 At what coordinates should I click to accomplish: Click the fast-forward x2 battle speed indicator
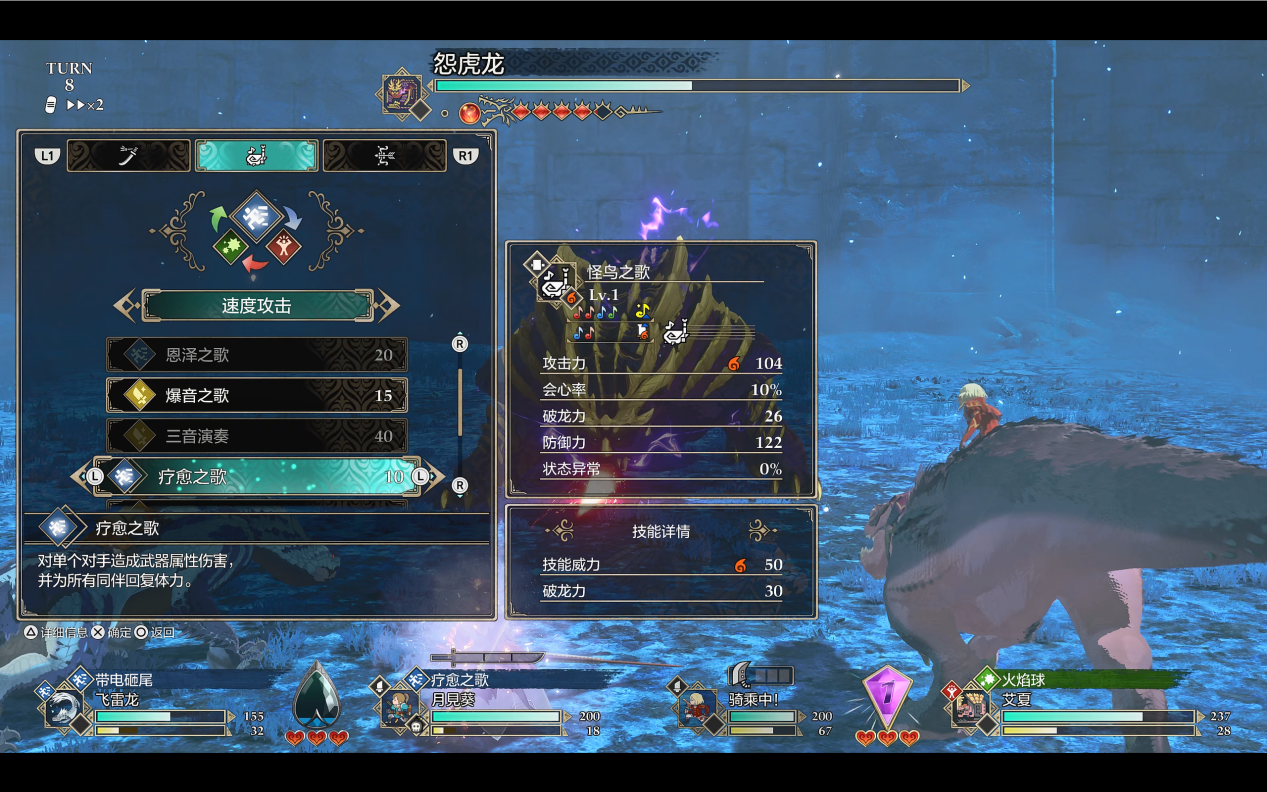pyautogui.click(x=84, y=105)
